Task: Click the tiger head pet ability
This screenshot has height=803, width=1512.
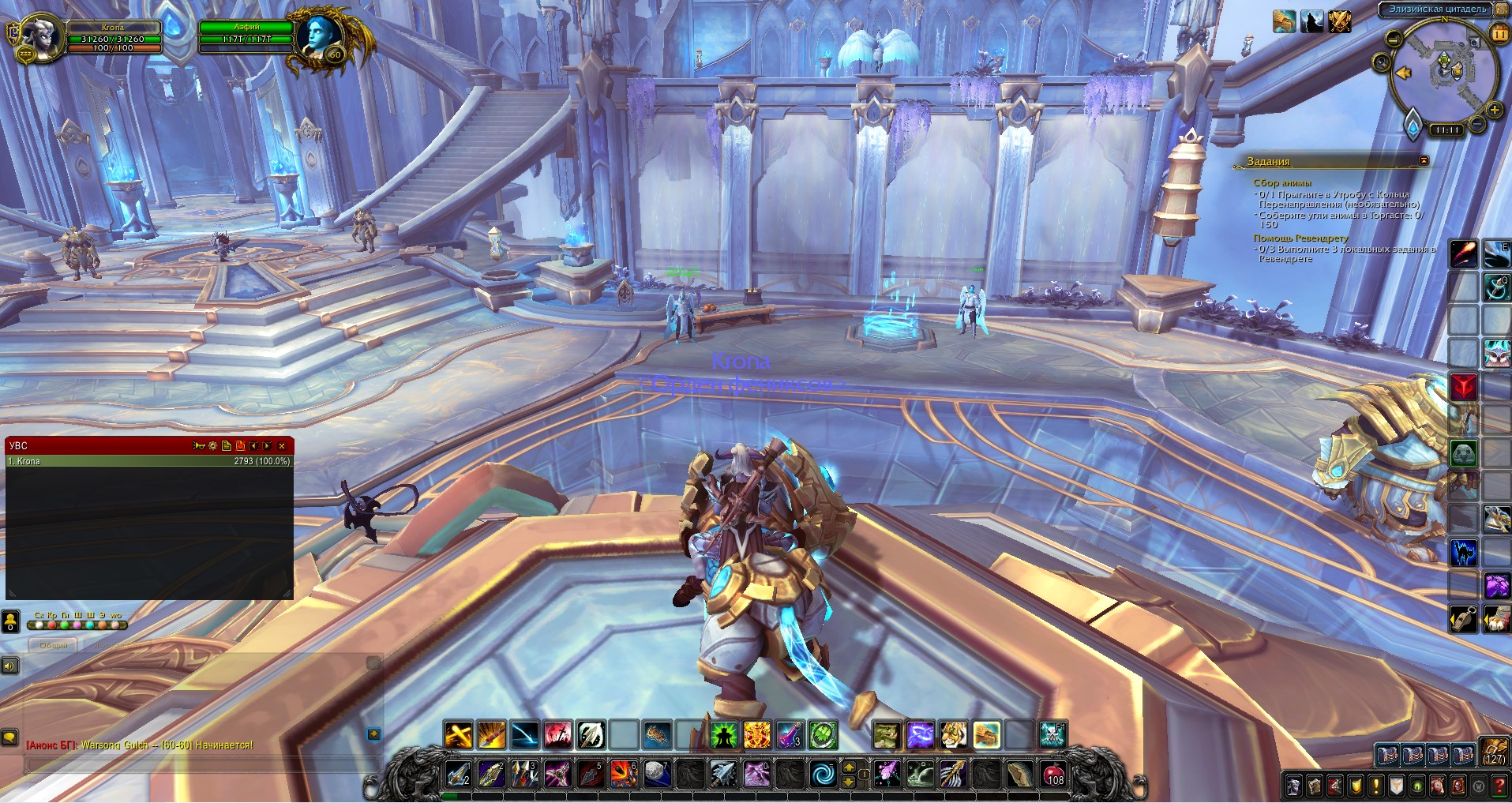Action: pyautogui.click(x=954, y=735)
